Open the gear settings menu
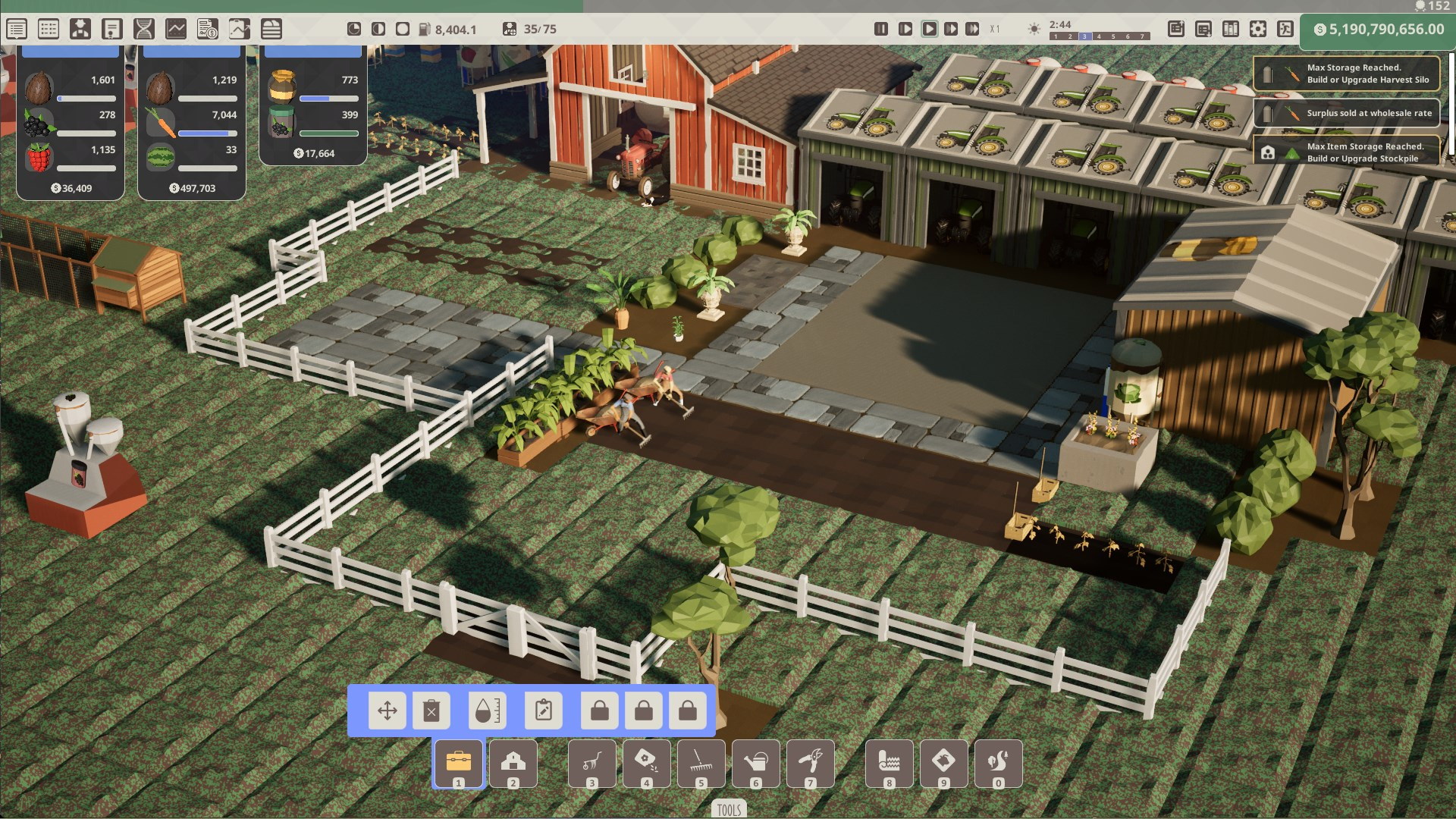This screenshot has height=819, width=1456. 1258,29
